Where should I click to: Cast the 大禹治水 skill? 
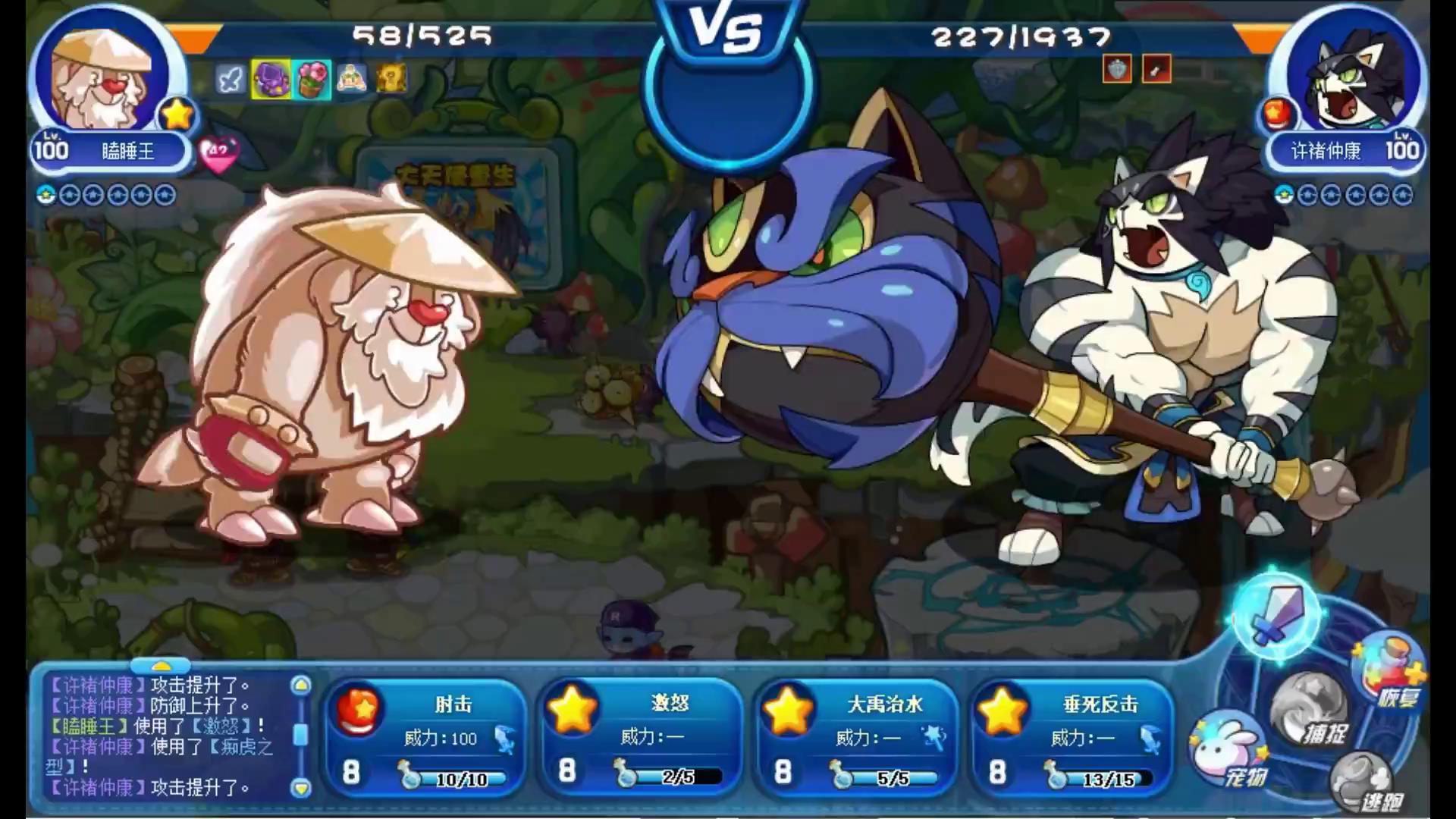(855, 737)
